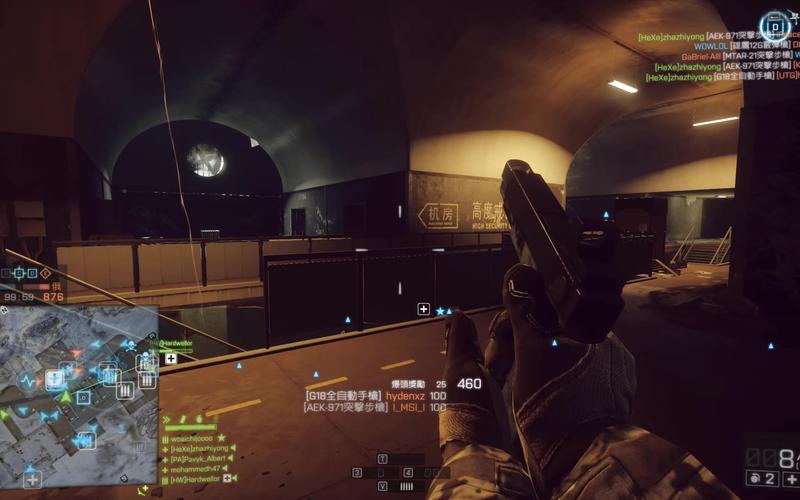Click the defibrillator pulse icon on the minimap
This screenshot has width=800, height=500.
point(28,381)
